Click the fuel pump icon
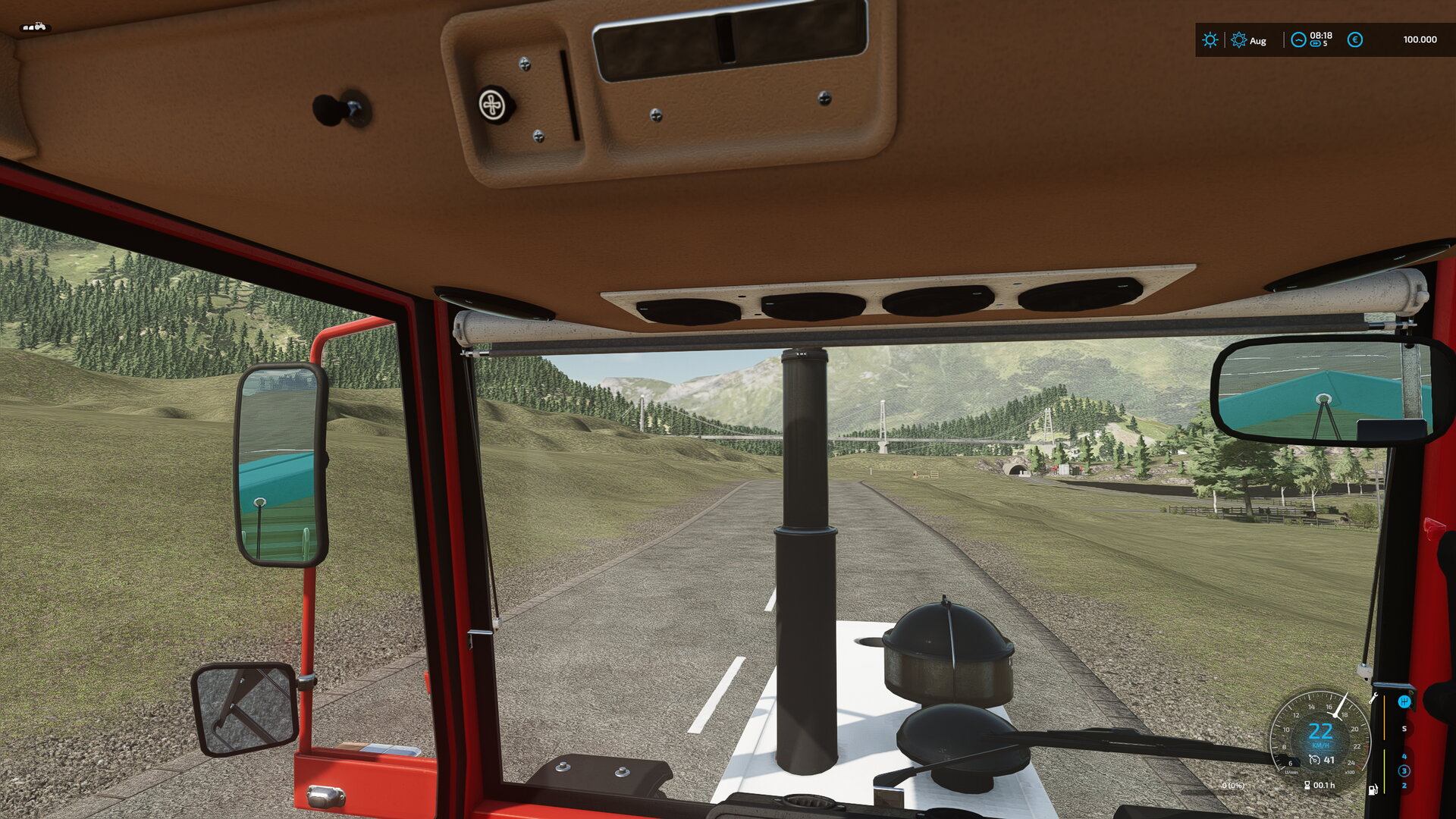Viewport: 1456px width, 819px height. click(x=1373, y=789)
